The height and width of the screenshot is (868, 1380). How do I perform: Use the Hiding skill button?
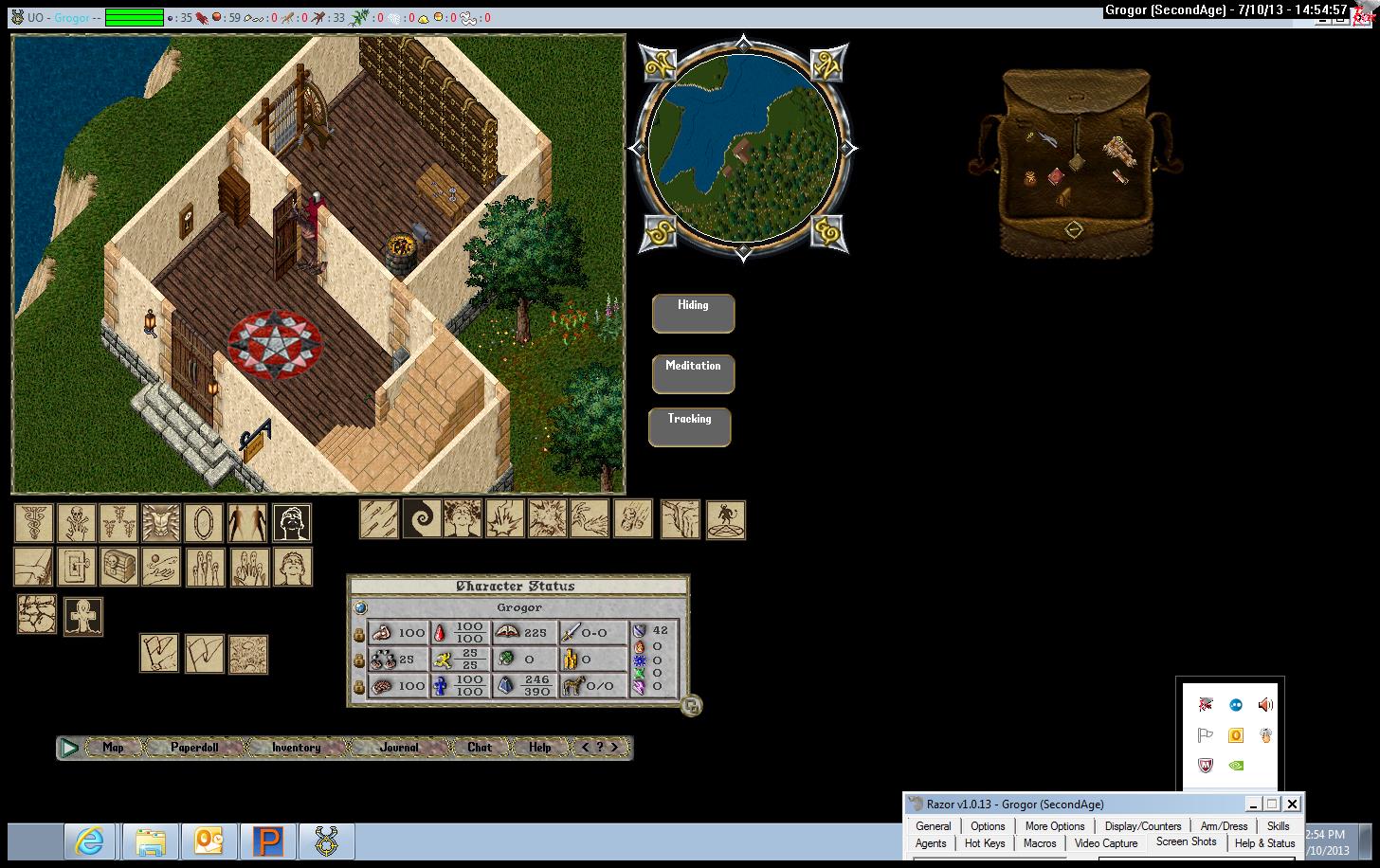click(x=693, y=313)
